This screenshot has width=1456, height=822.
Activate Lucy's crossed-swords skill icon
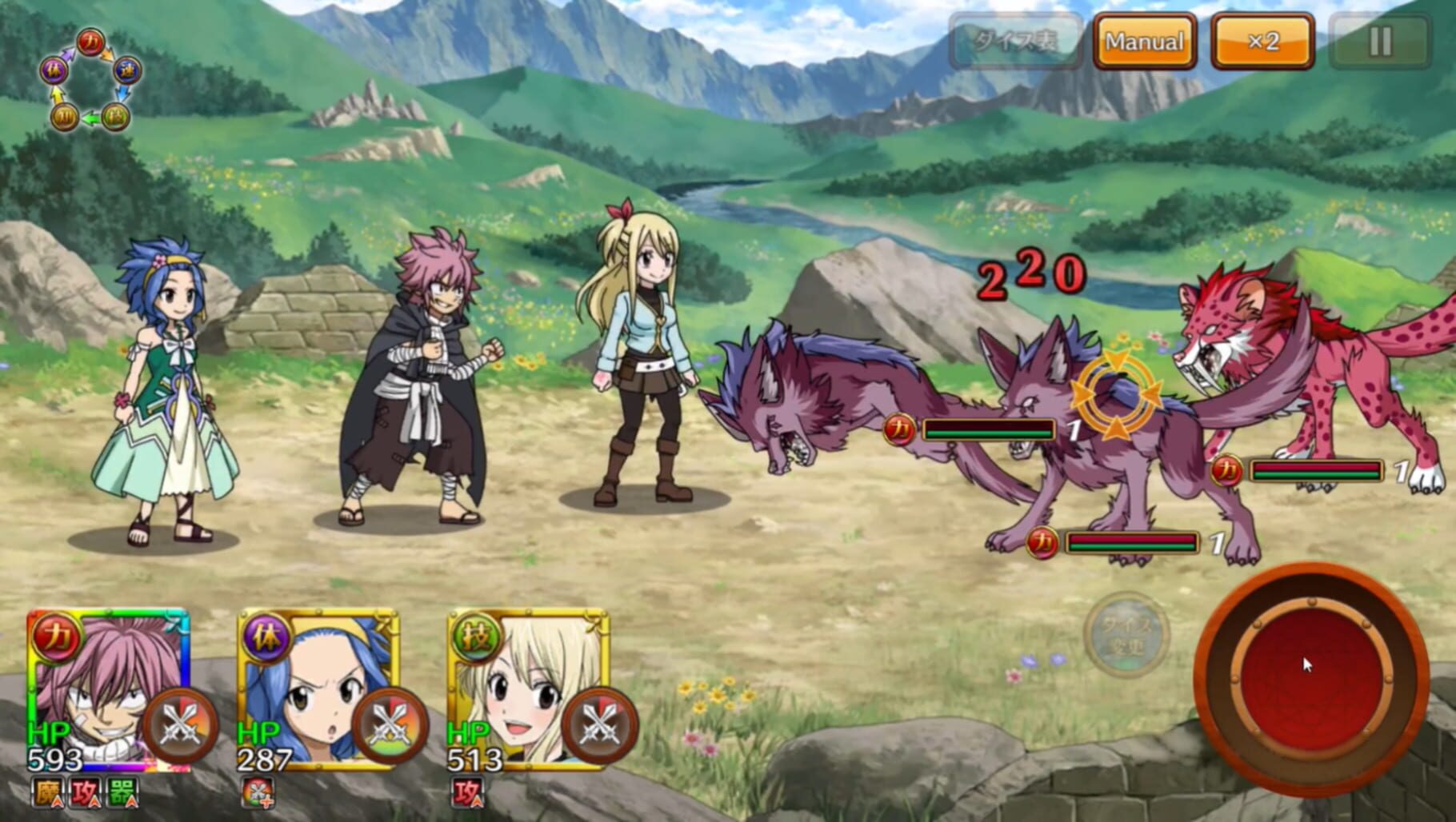pos(600,726)
